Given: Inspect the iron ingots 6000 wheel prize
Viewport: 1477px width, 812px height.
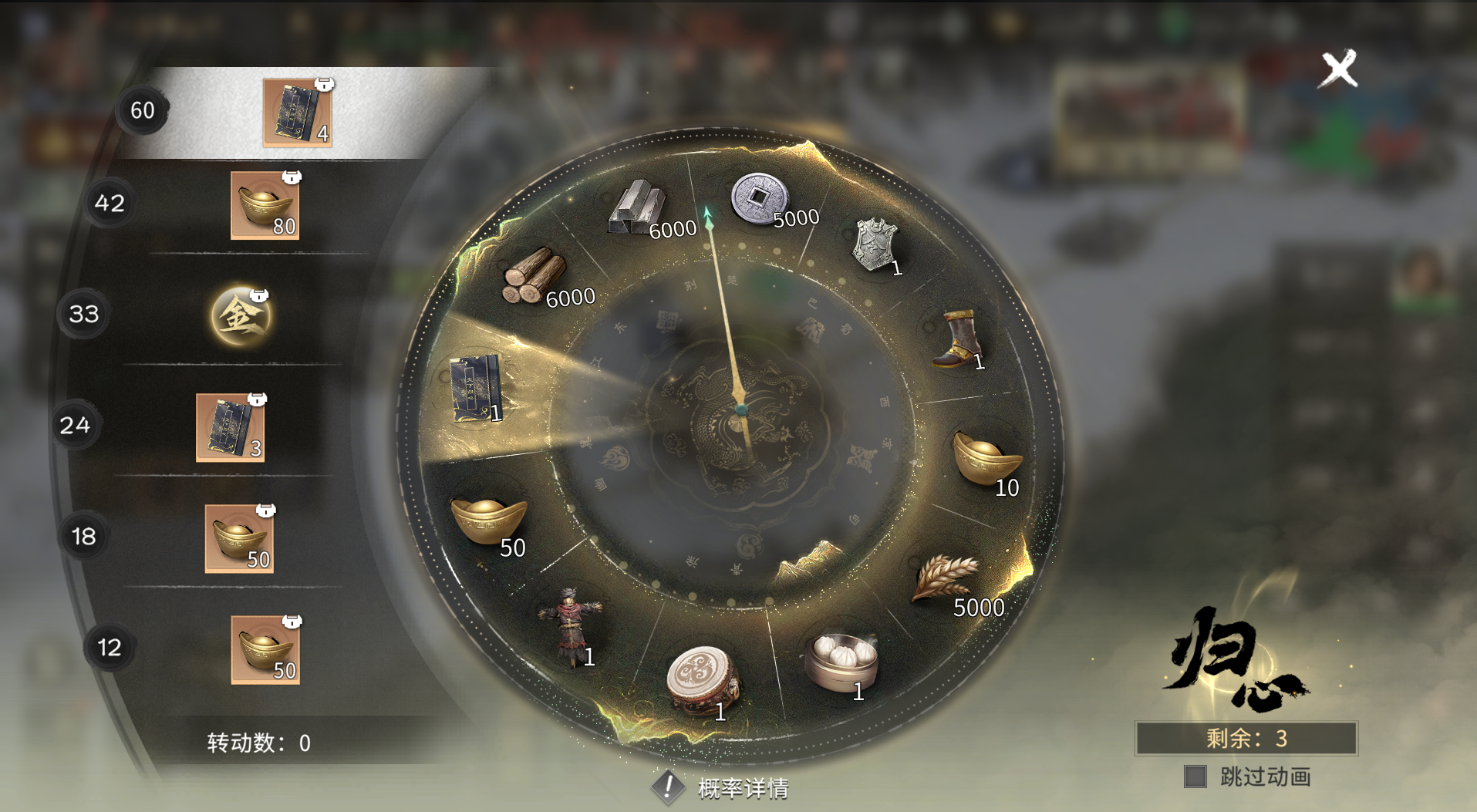Looking at the screenshot, I should (639, 208).
